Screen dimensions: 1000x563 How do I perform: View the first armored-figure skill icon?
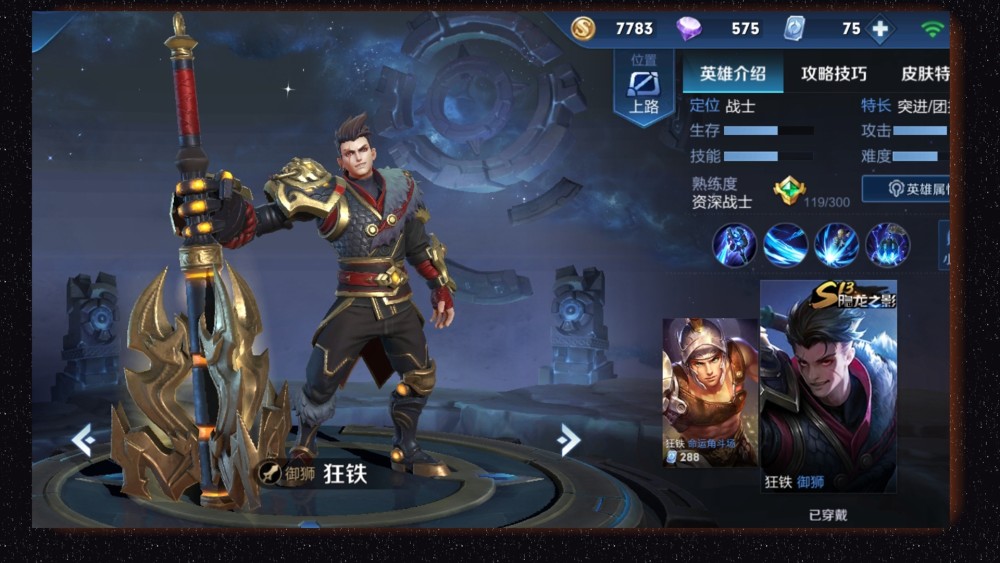[x=734, y=245]
